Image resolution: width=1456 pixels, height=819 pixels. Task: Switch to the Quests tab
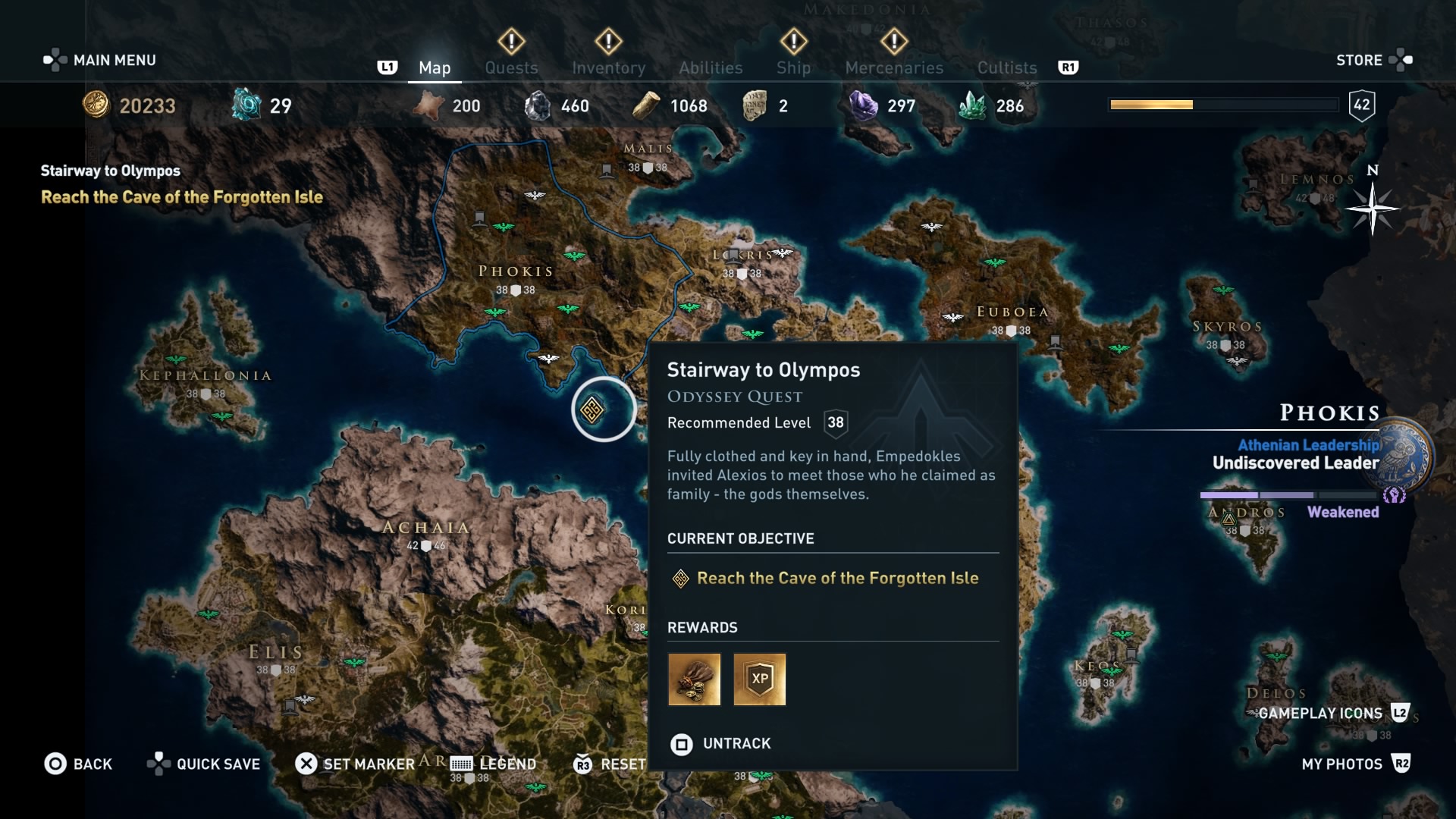coord(511,67)
